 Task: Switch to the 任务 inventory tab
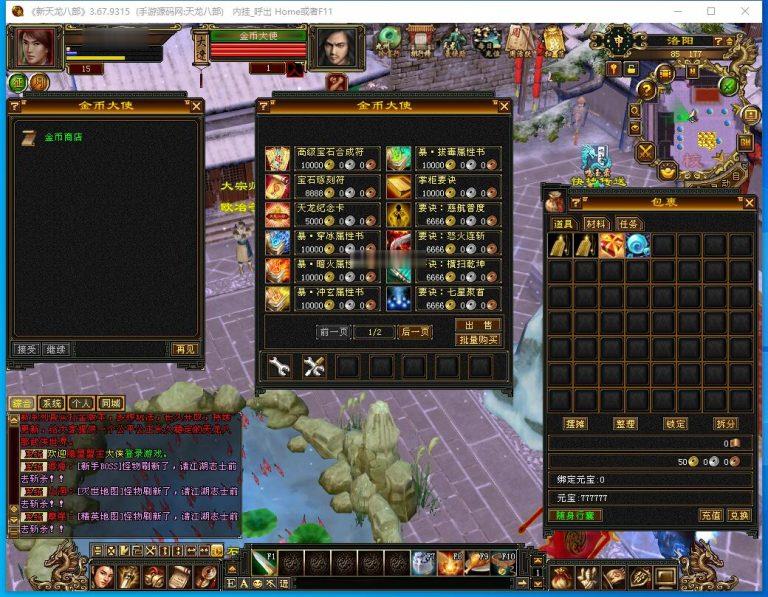pos(628,224)
